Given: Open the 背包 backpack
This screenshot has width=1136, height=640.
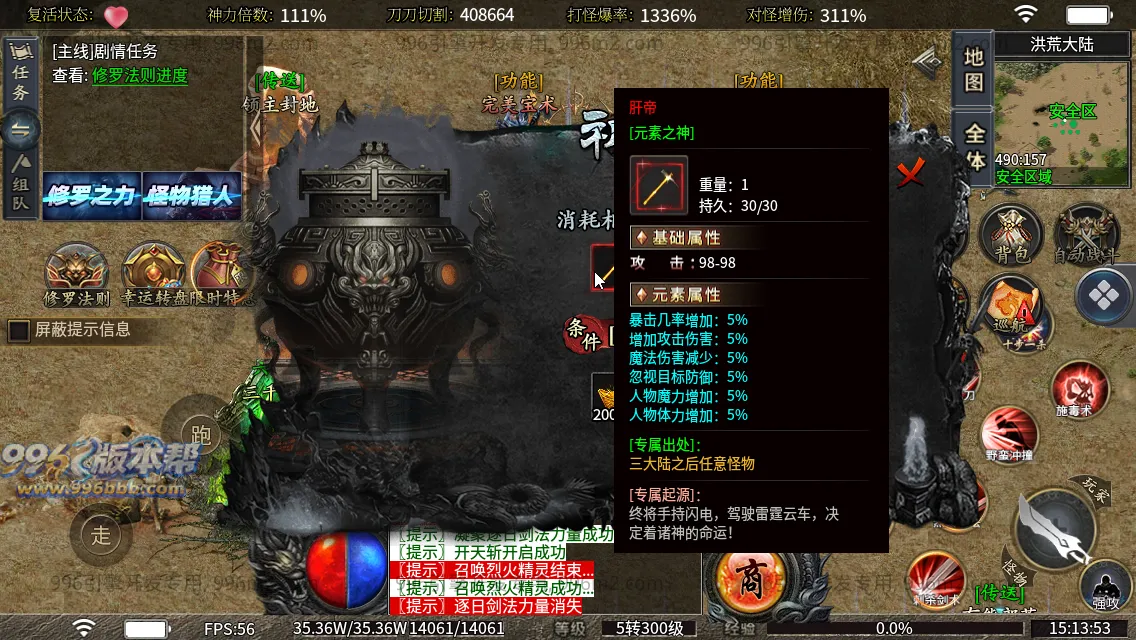Looking at the screenshot, I should click(1011, 236).
